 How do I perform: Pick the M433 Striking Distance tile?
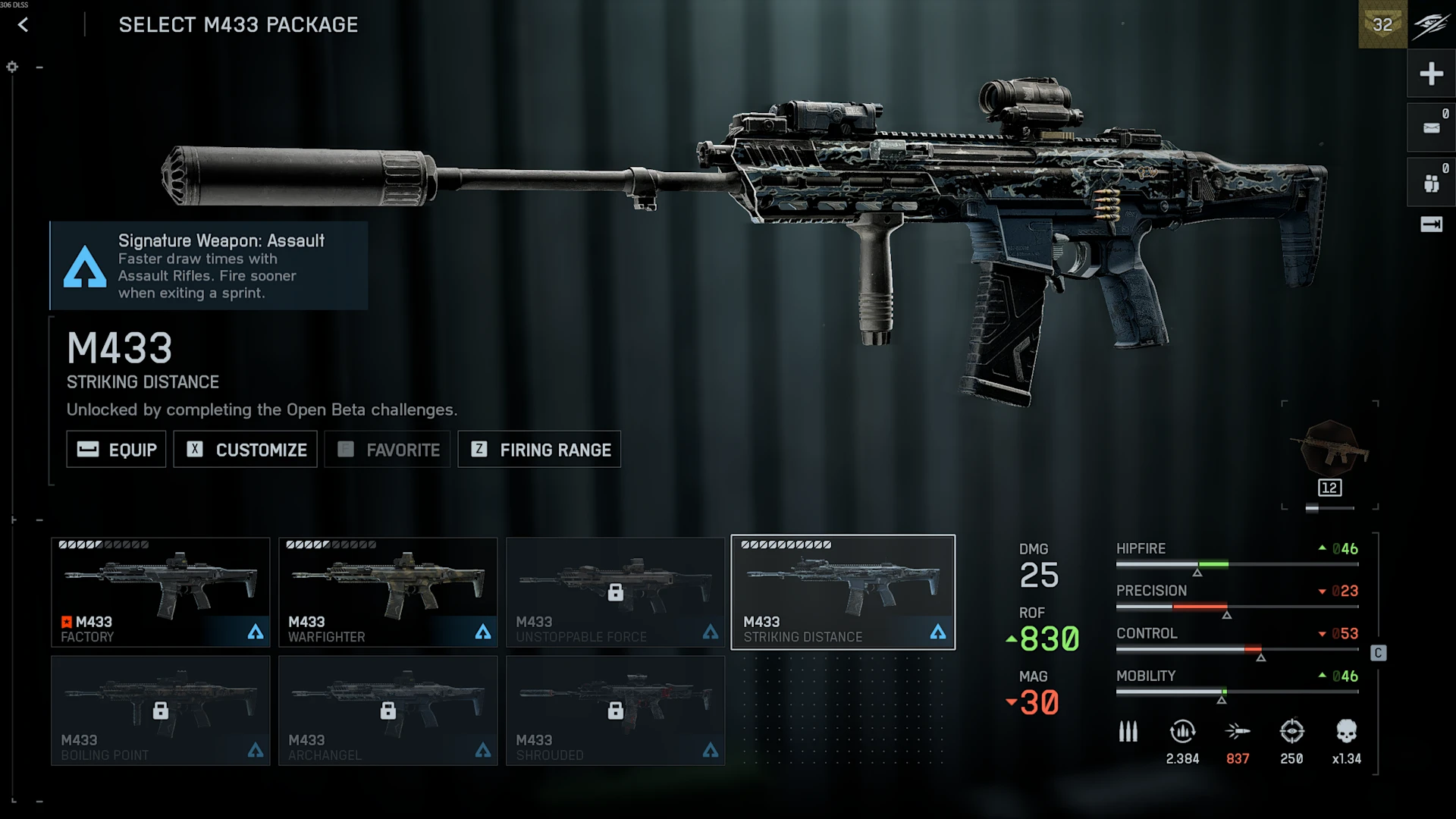[x=843, y=592]
